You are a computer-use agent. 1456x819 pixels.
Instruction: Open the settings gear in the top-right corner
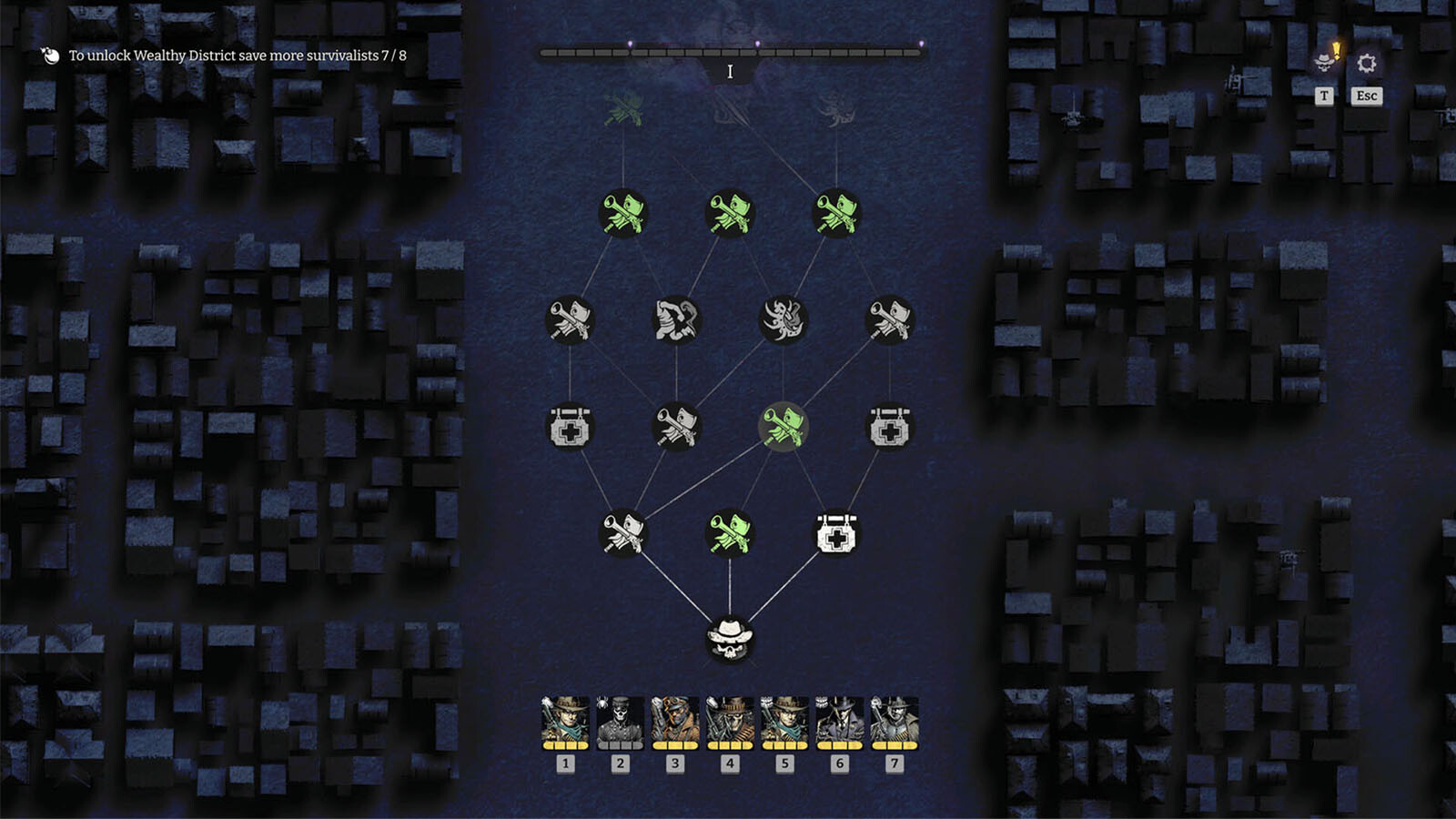pyautogui.click(x=1365, y=64)
